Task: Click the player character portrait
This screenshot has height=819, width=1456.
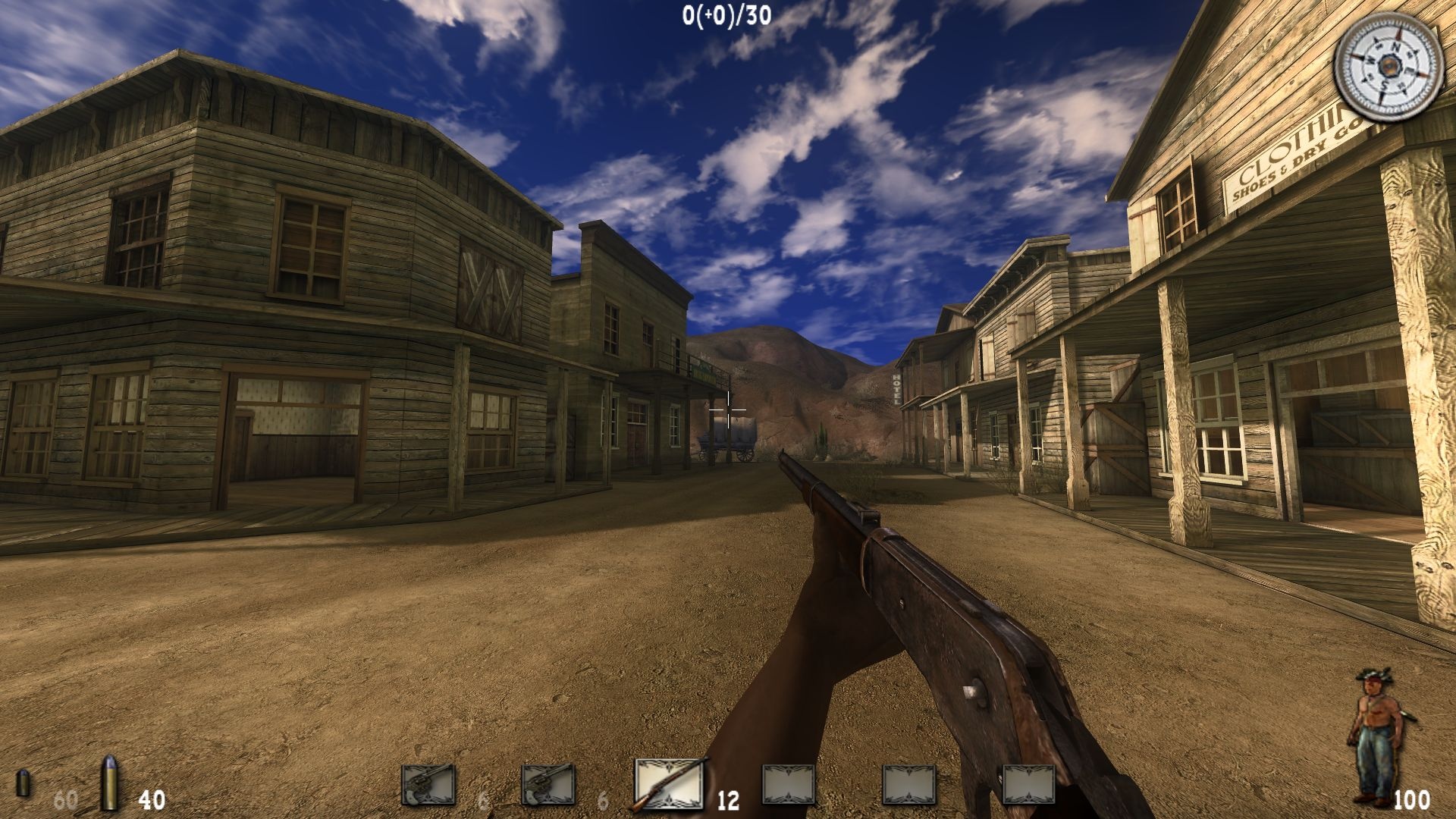Action: click(x=1374, y=734)
